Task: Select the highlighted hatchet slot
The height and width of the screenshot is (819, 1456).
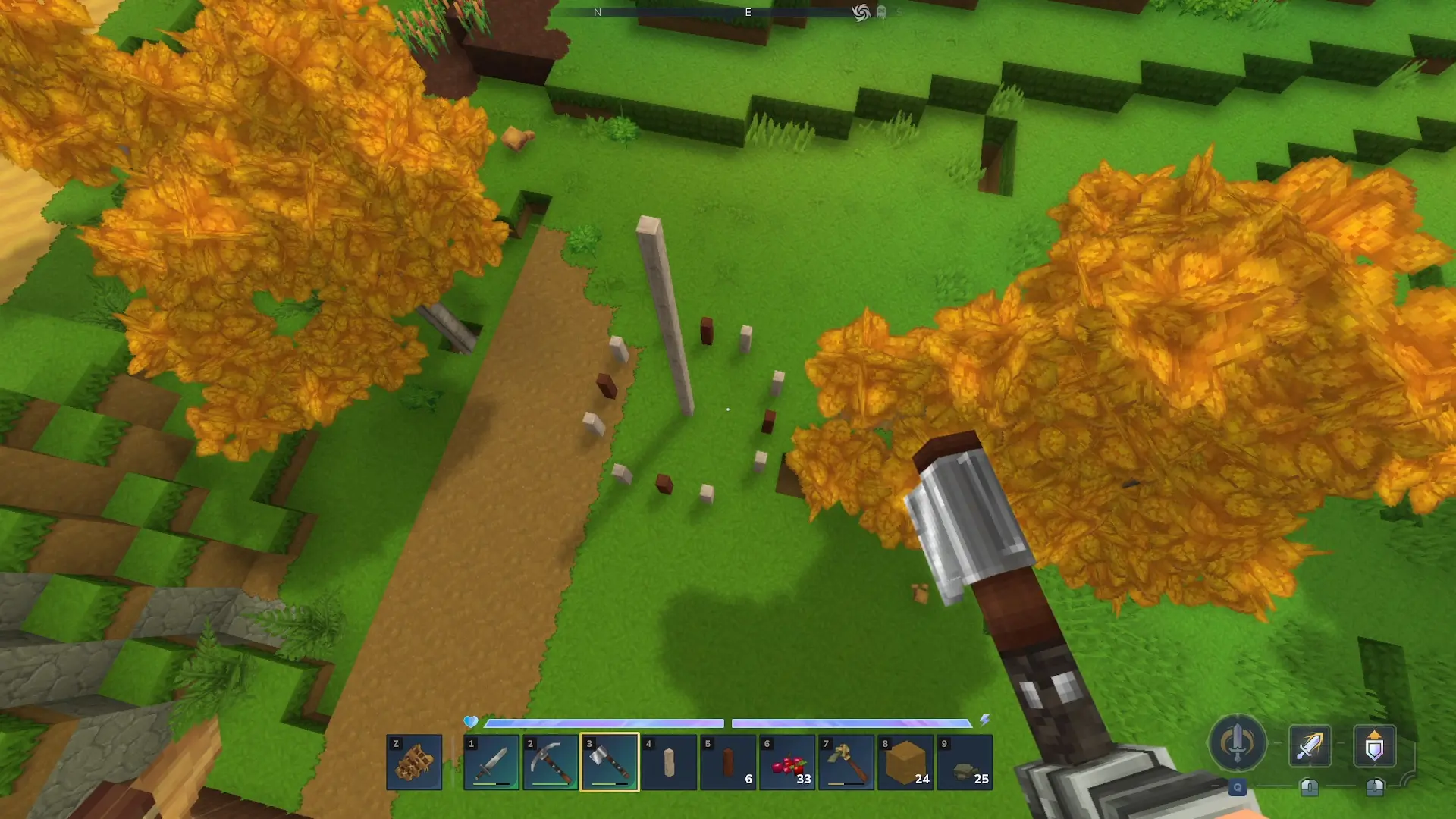Action: tap(610, 762)
